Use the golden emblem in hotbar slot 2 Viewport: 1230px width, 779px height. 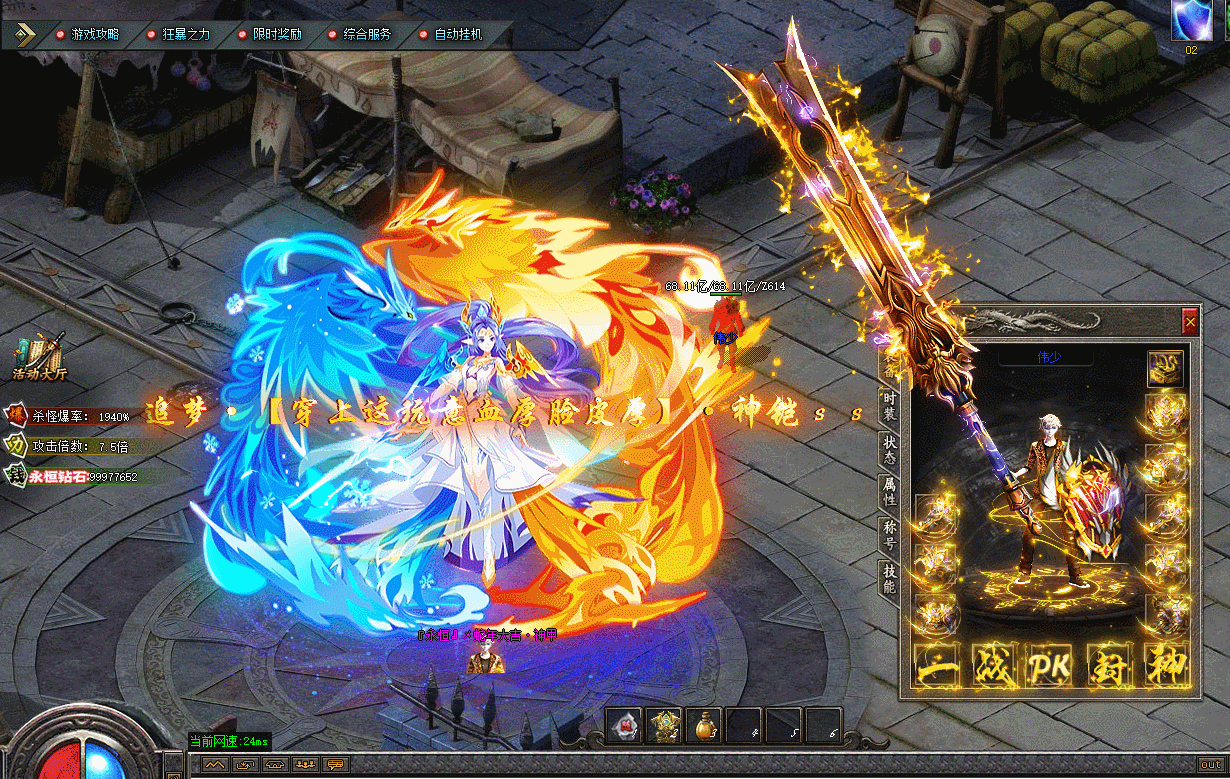[664, 725]
